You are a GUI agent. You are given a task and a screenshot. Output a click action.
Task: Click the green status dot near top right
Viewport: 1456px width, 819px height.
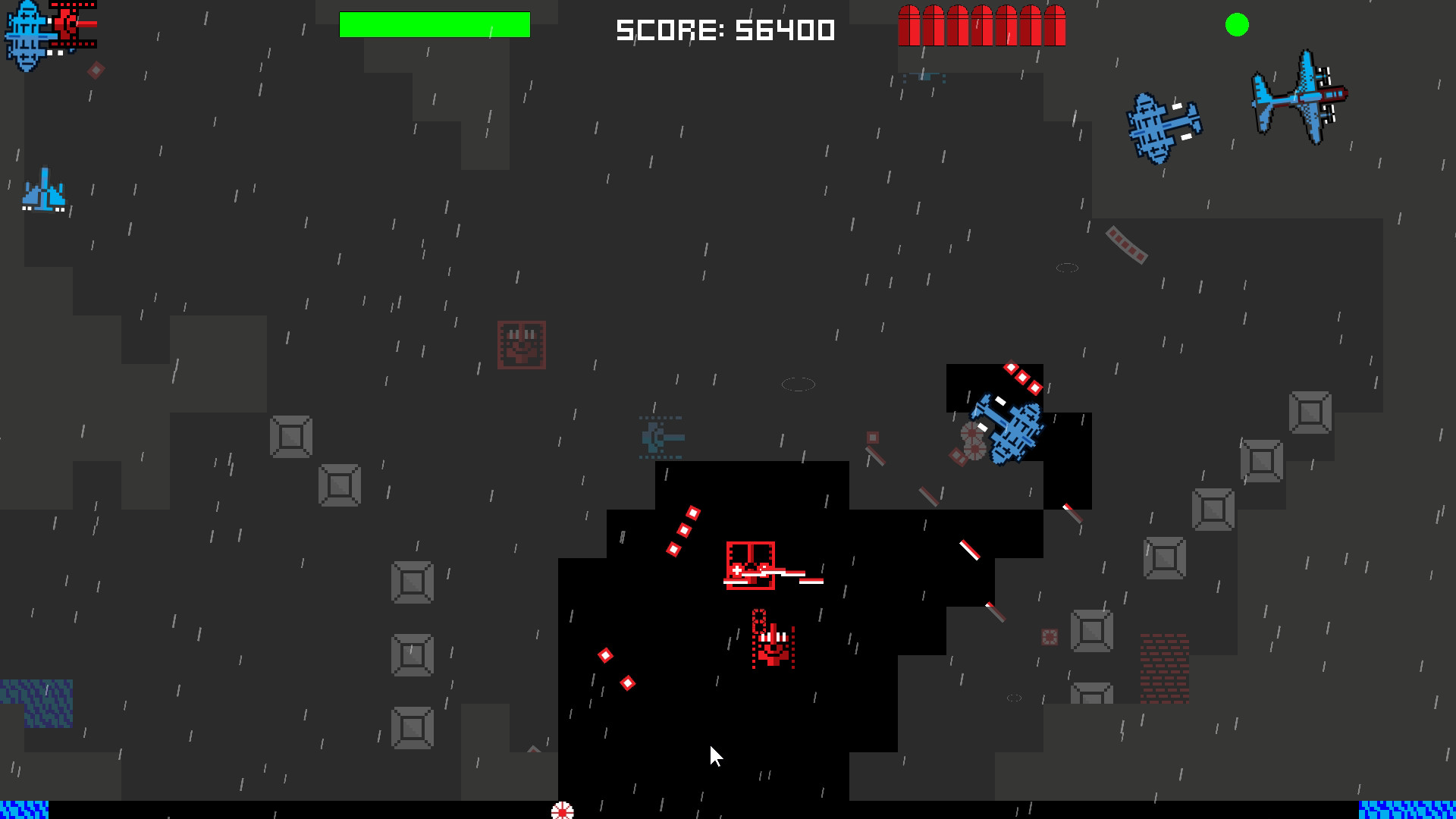tap(1236, 25)
